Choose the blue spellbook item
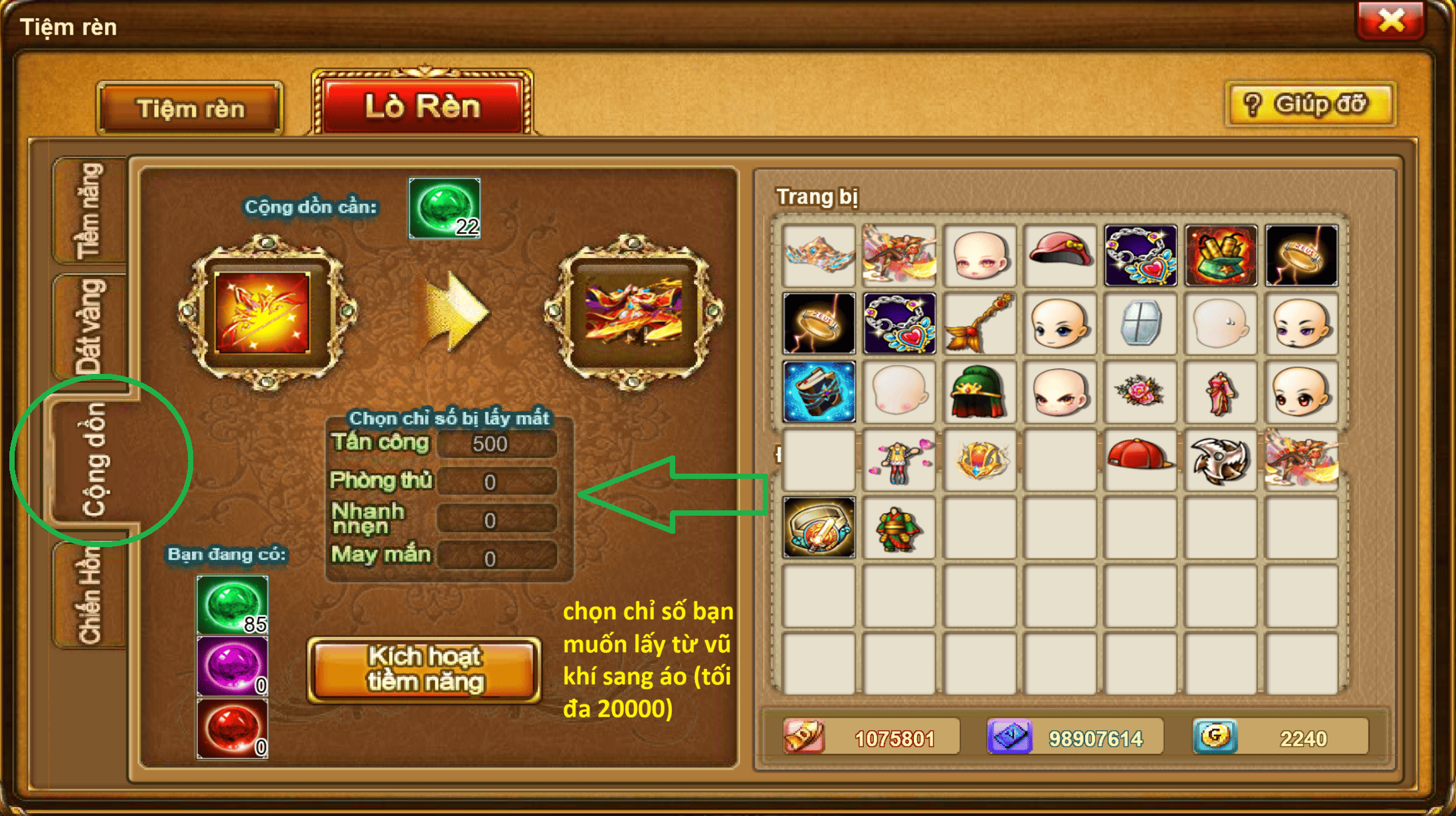The image size is (1456, 816). (819, 391)
